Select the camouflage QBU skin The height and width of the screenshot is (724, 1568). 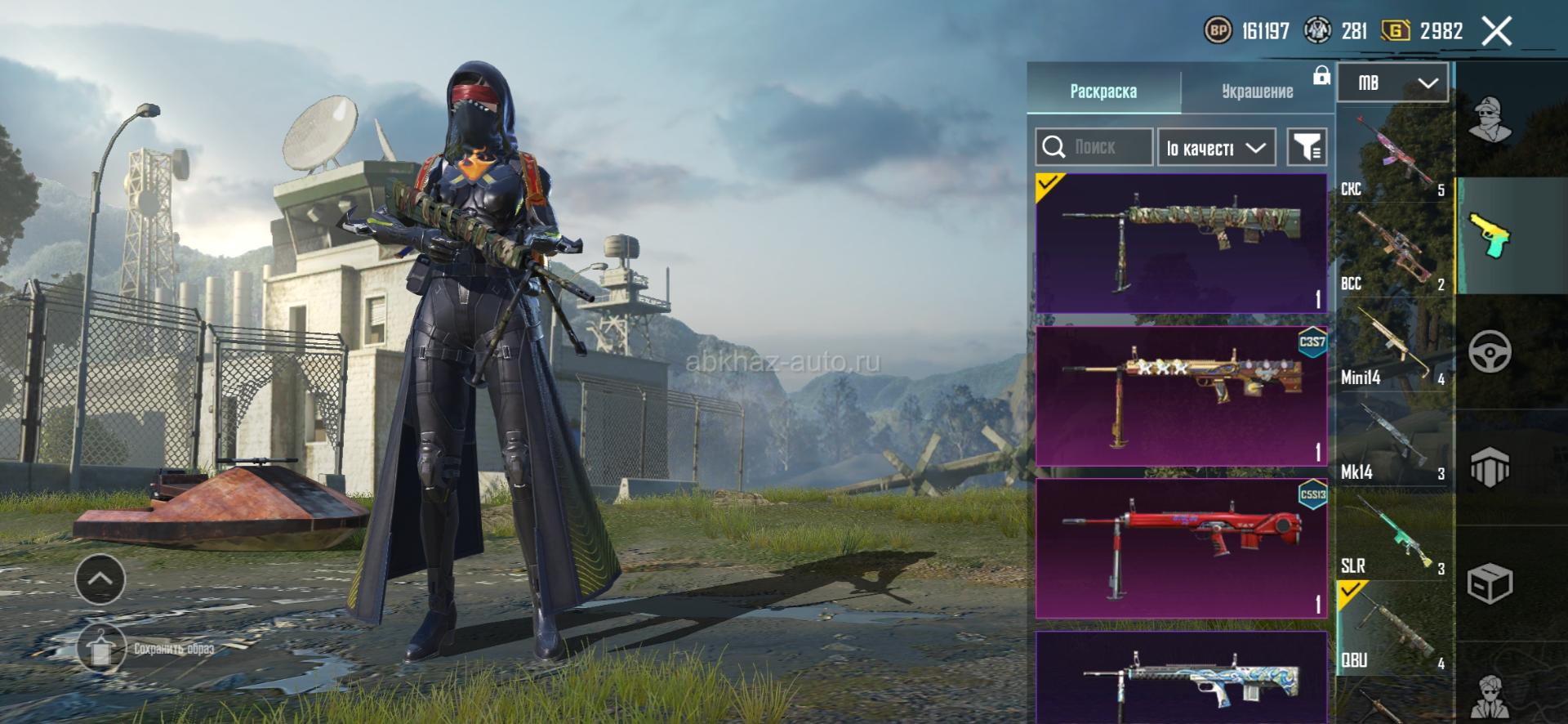click(x=1181, y=243)
